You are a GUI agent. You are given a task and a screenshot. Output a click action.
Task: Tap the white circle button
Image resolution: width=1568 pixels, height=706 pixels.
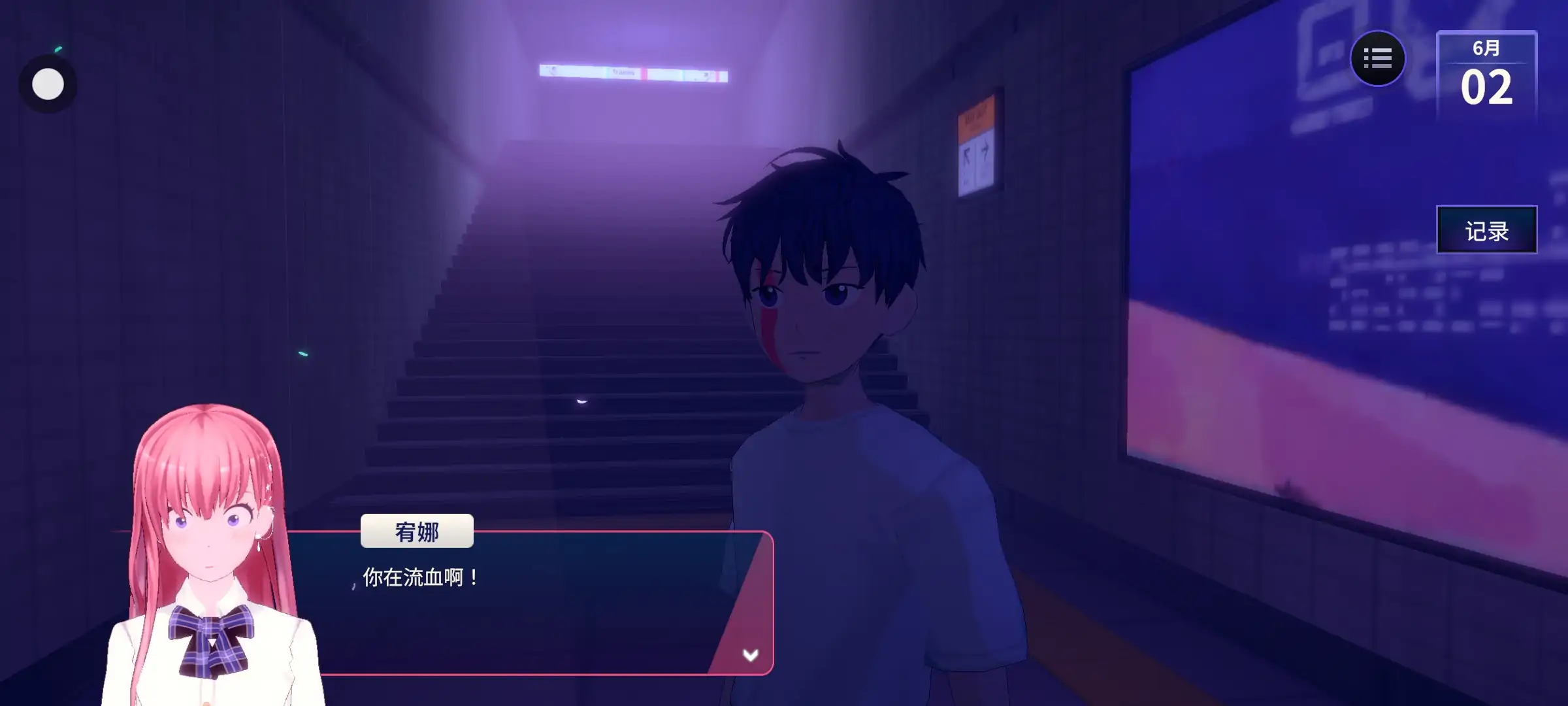pos(48,84)
